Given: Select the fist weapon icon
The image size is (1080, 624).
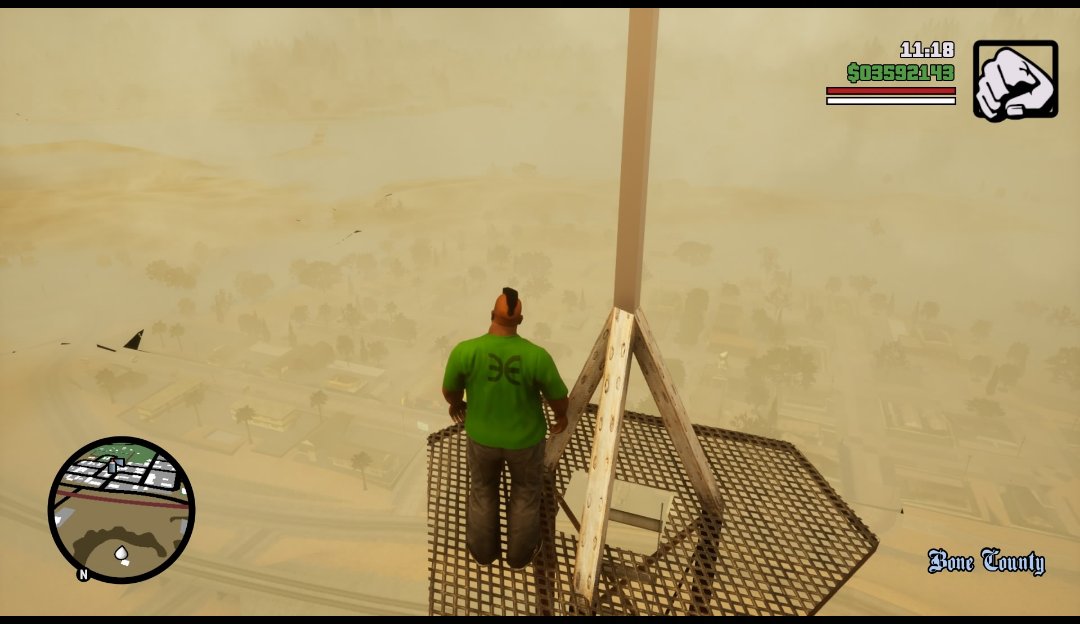Looking at the screenshot, I should point(1015,79).
